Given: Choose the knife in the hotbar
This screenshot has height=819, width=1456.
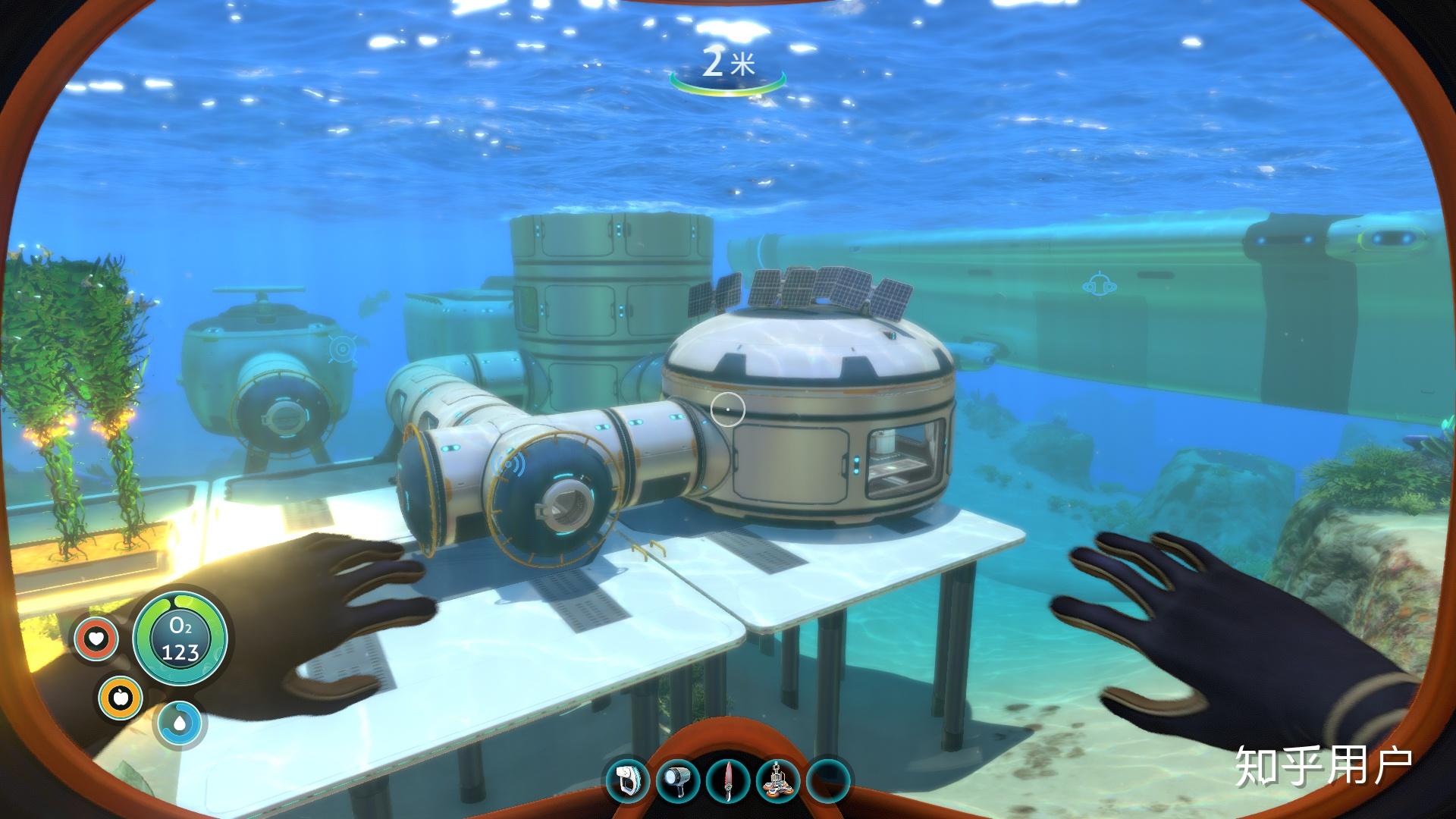Looking at the screenshot, I should [729, 780].
